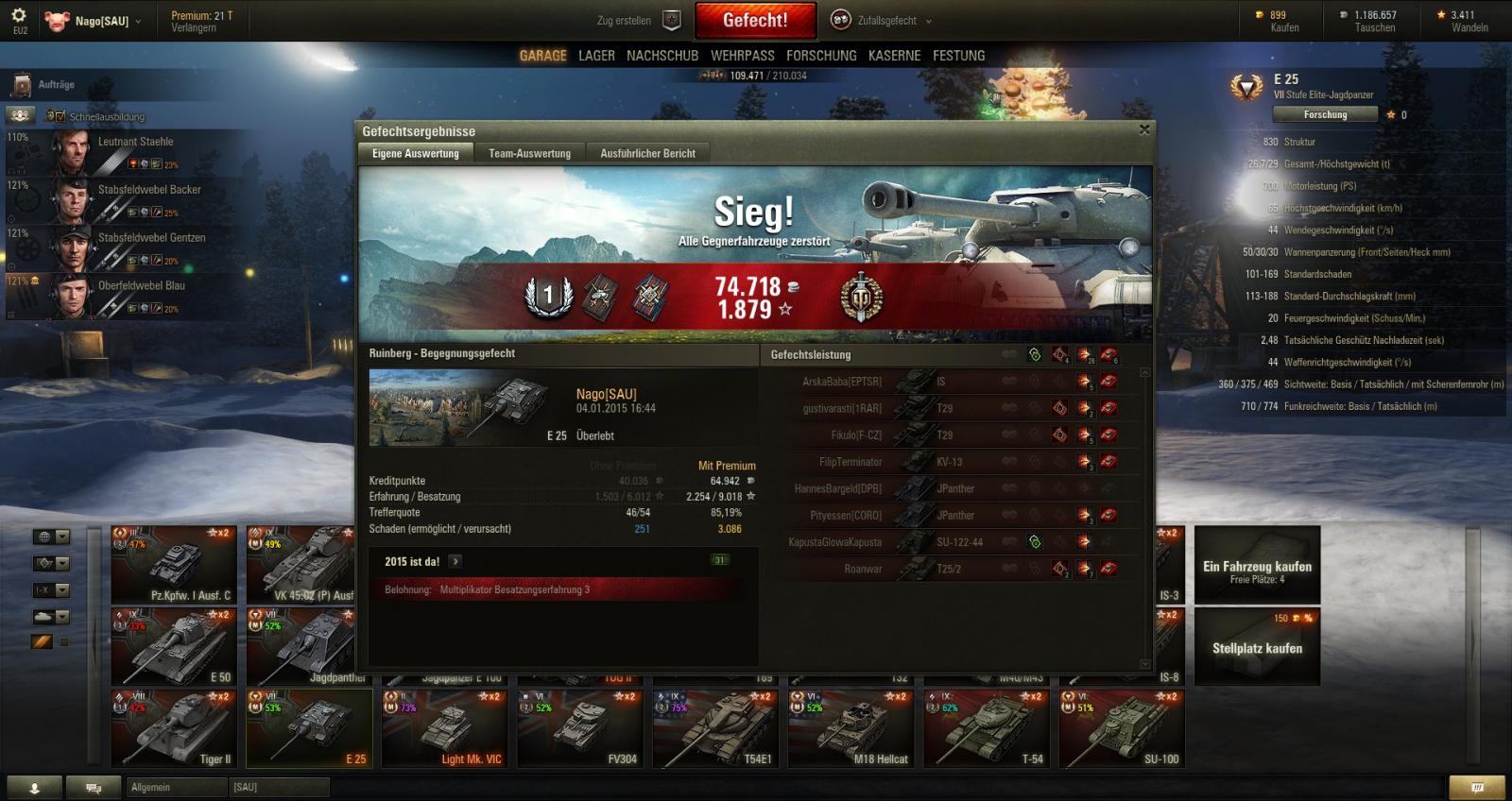Show the KASERNE barracks
The image size is (1512, 801).
pyautogui.click(x=894, y=56)
